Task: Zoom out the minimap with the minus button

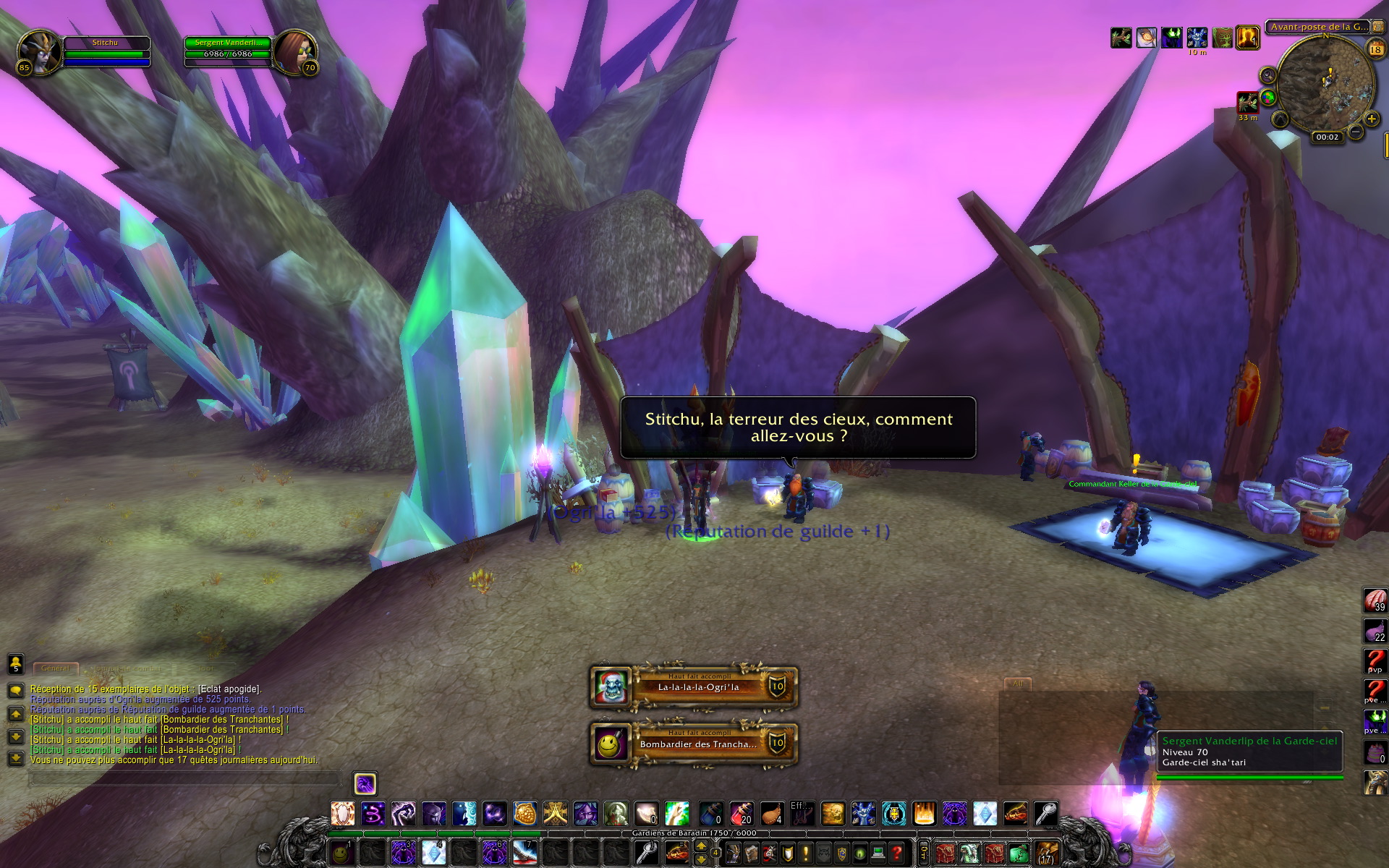Action: pyautogui.click(x=1356, y=132)
